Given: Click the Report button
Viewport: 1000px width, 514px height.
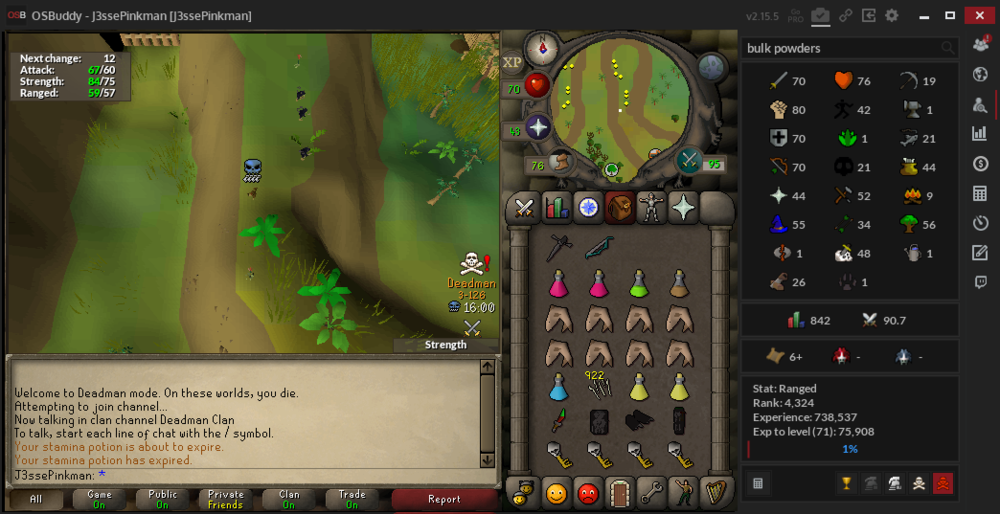Looking at the screenshot, I should [x=444, y=499].
